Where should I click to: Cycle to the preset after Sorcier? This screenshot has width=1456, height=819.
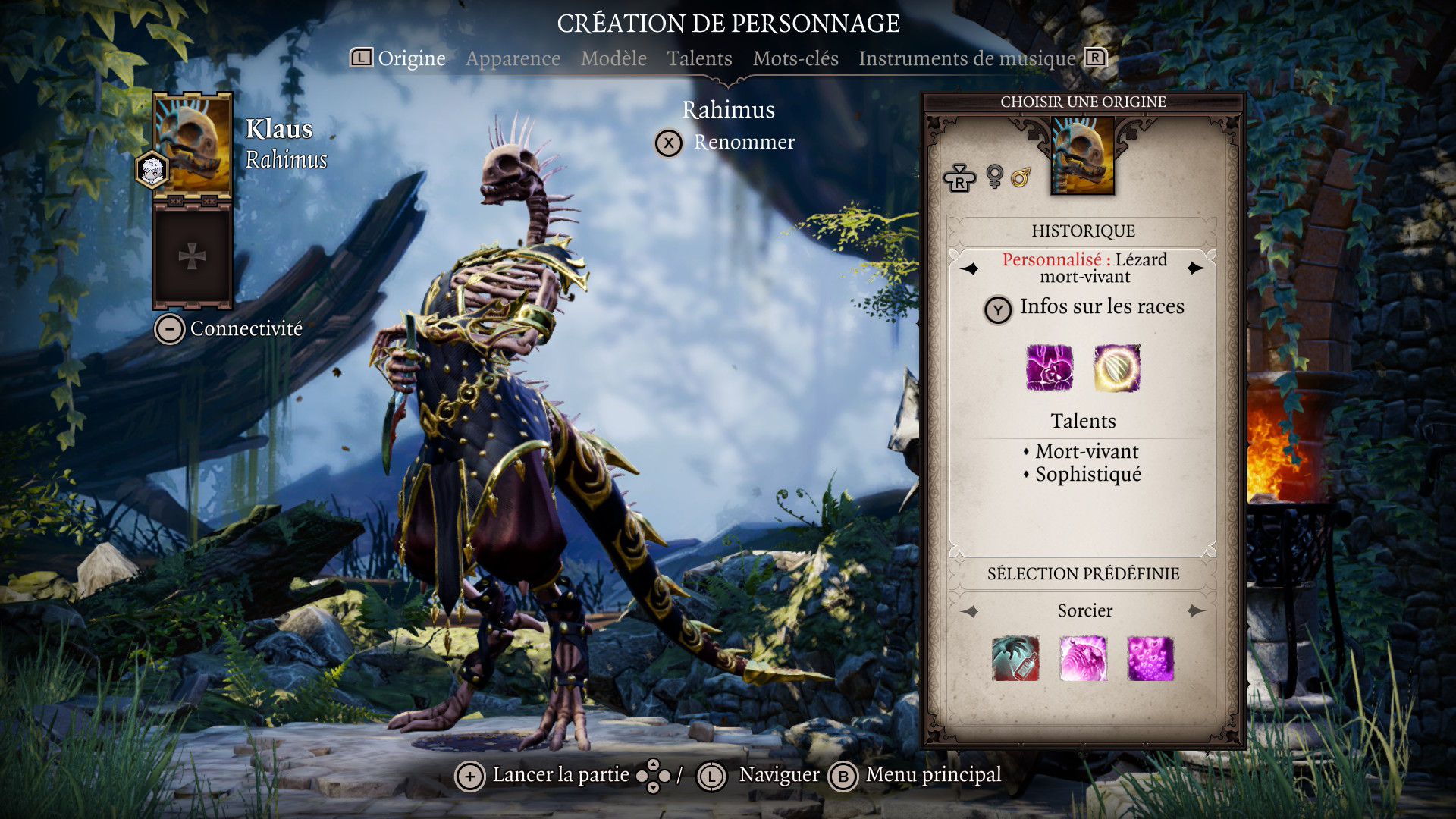pyautogui.click(x=1197, y=611)
